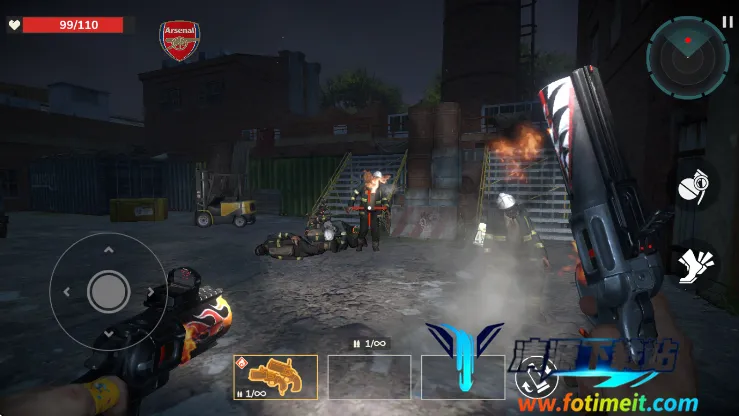Touch the virtual movement joystick
The width and height of the screenshot is (739, 416).
[108, 291]
